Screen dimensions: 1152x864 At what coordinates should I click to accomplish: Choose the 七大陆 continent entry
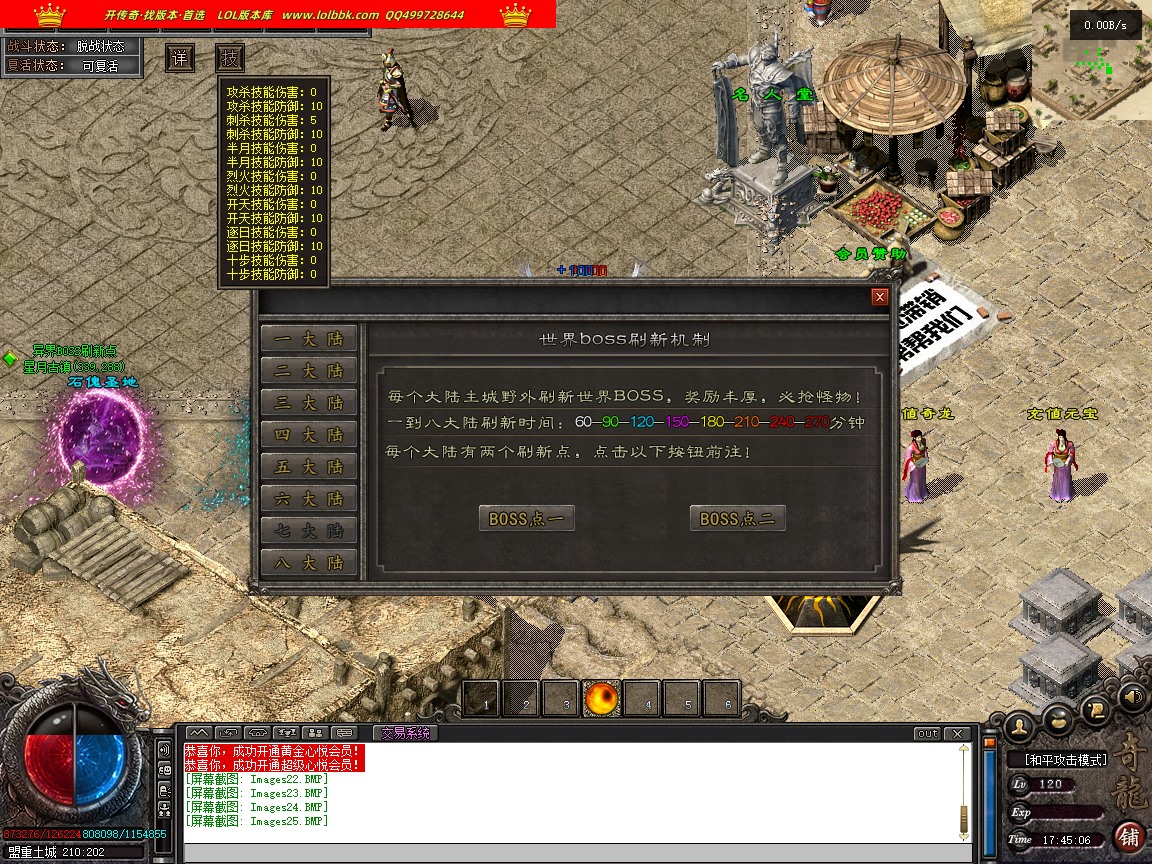pos(308,531)
